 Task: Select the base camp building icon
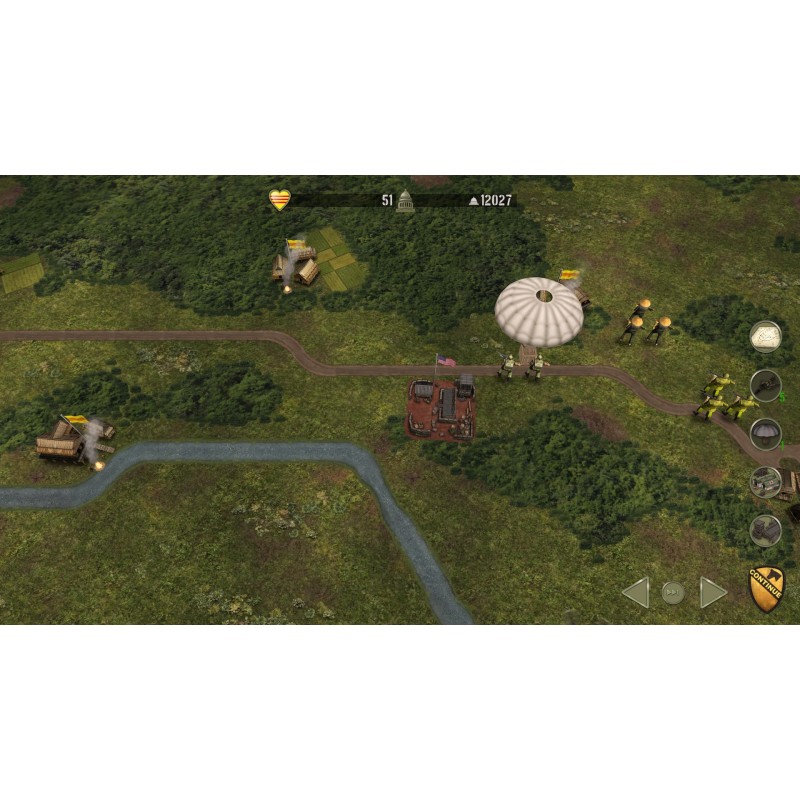pyautogui.click(x=766, y=482)
